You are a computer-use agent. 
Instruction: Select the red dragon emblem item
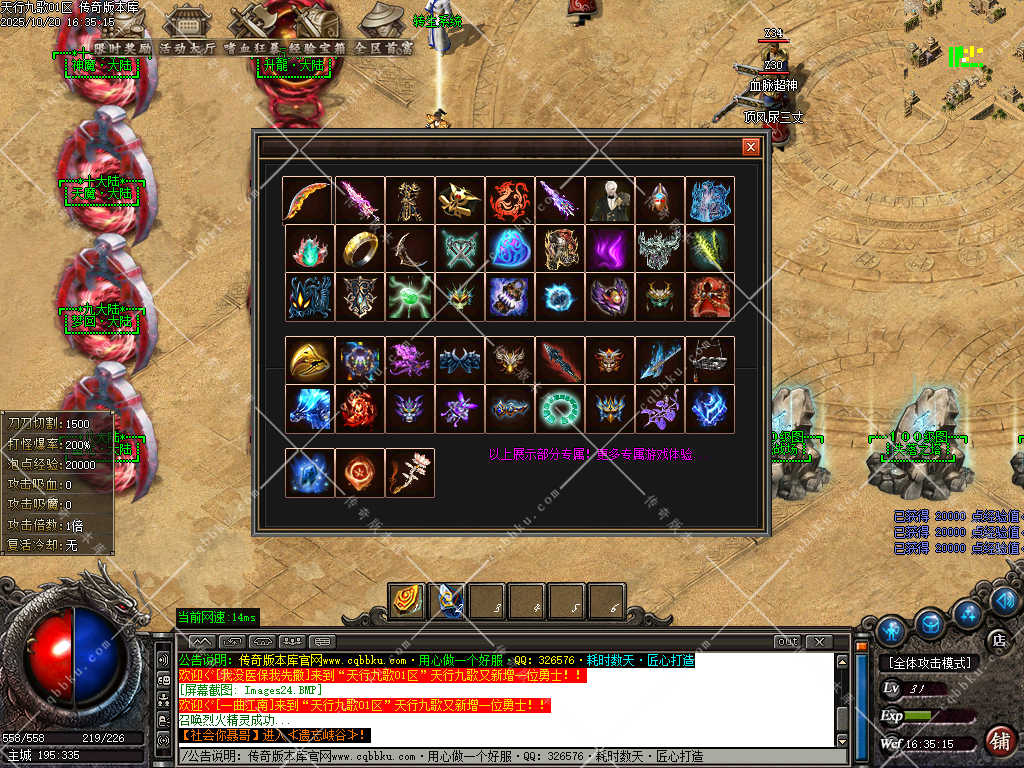tap(510, 200)
